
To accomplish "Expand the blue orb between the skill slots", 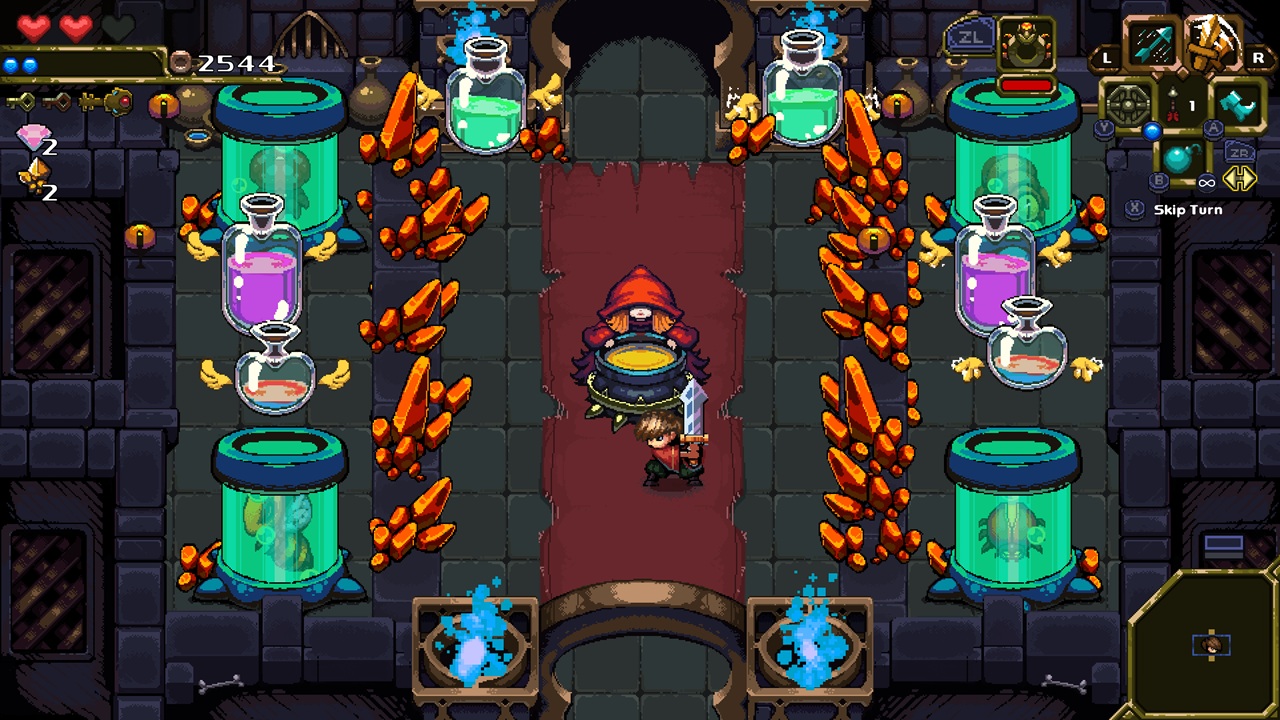I will point(1152,131).
